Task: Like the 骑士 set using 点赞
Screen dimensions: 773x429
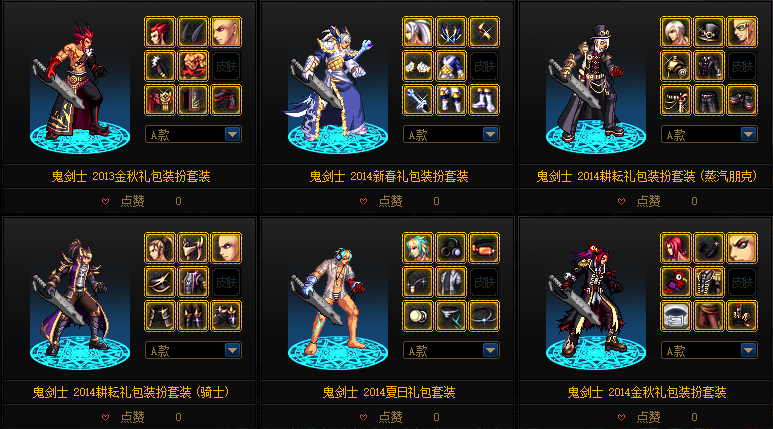Action: click(x=124, y=417)
